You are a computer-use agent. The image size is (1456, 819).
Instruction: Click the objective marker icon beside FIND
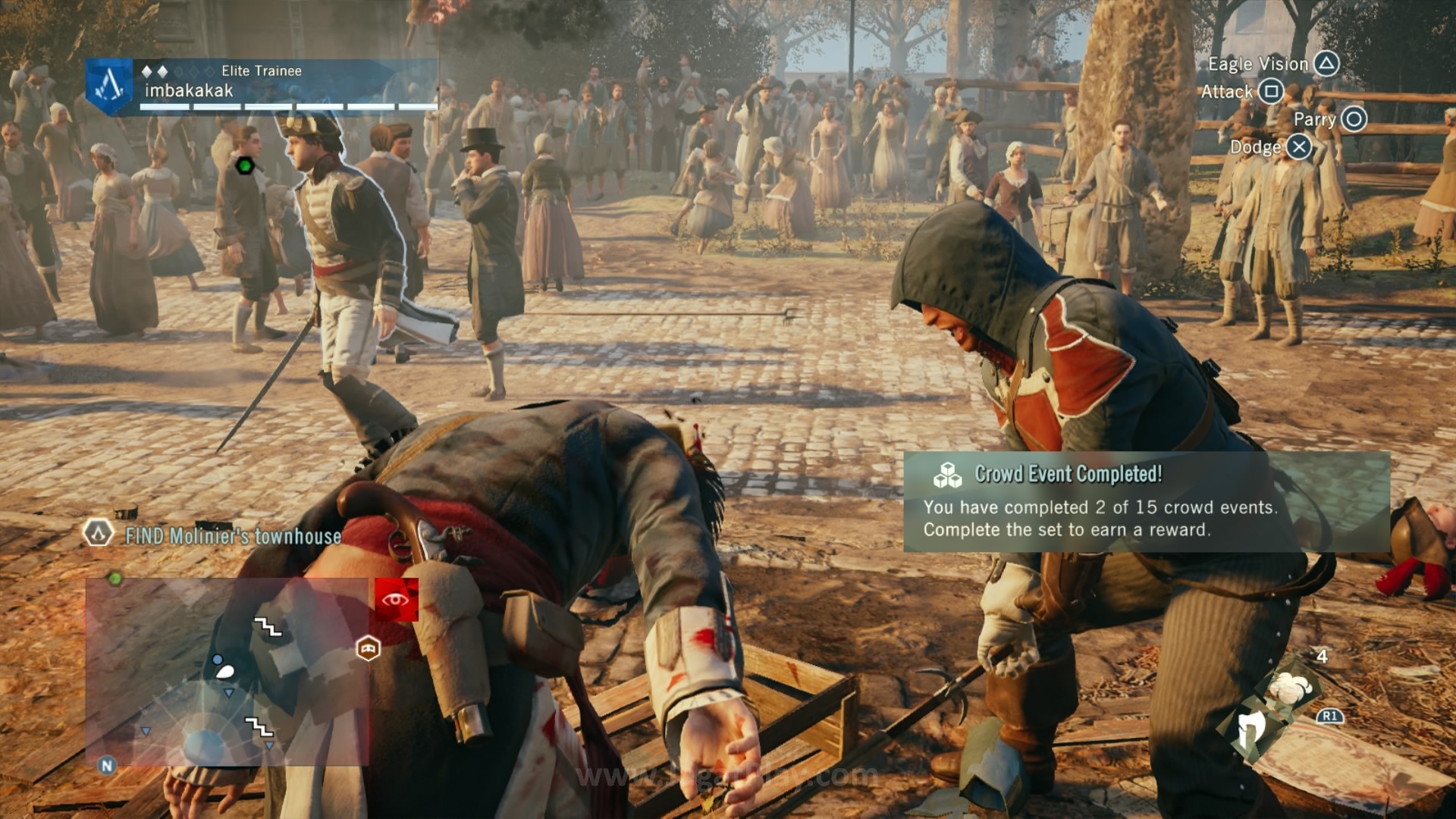click(98, 533)
